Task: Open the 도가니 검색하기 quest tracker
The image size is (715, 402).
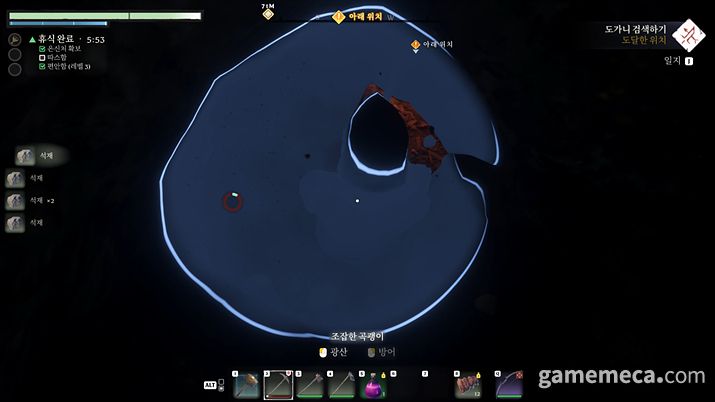Action: click(x=635, y=30)
